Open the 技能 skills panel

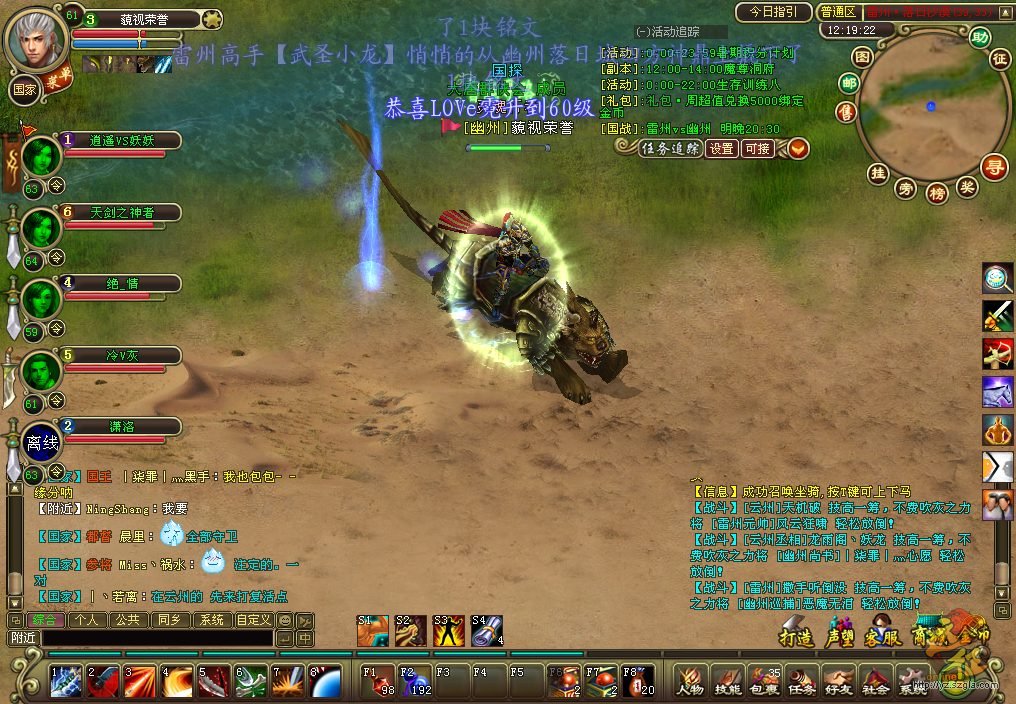coord(727,681)
